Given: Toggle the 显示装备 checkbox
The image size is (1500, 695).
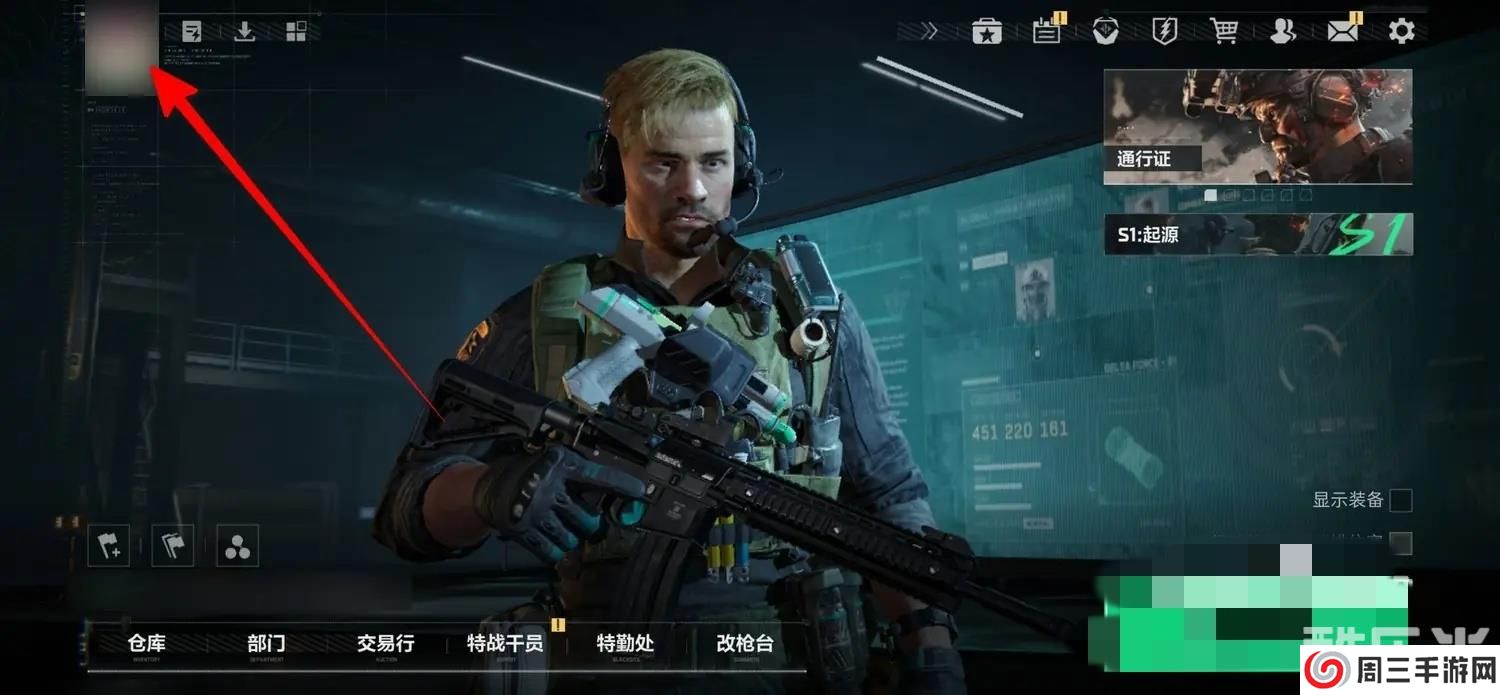Looking at the screenshot, I should tap(1401, 500).
